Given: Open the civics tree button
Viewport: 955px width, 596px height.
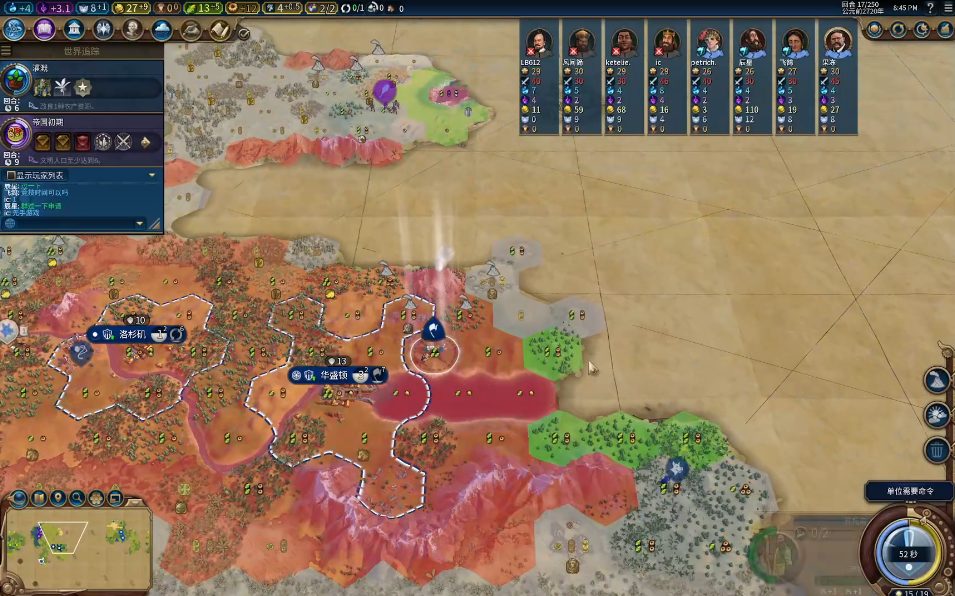Looking at the screenshot, I should pos(44,29).
